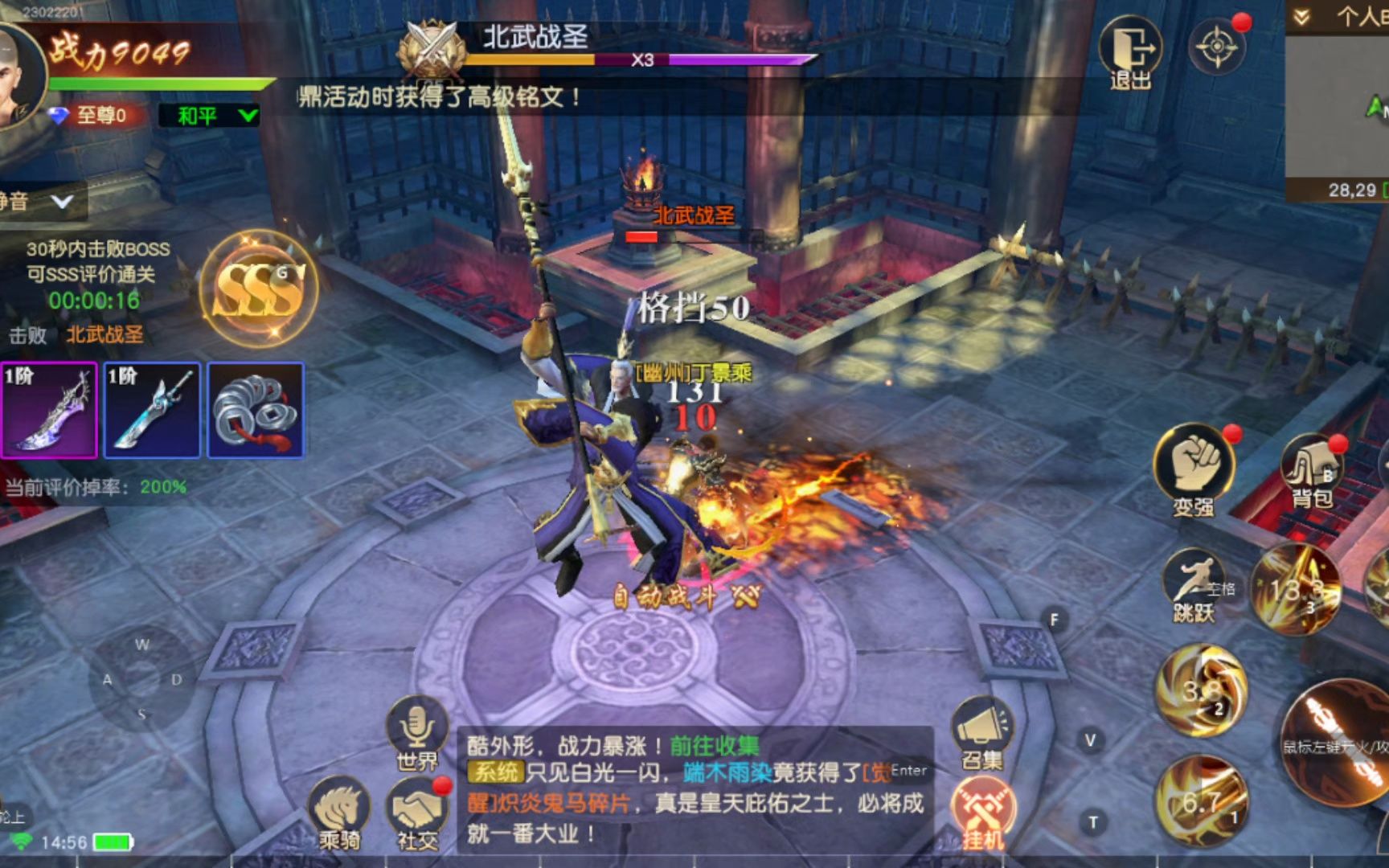Toggle 挂机 auto-battle
The width and height of the screenshot is (1389, 868).
[983, 813]
